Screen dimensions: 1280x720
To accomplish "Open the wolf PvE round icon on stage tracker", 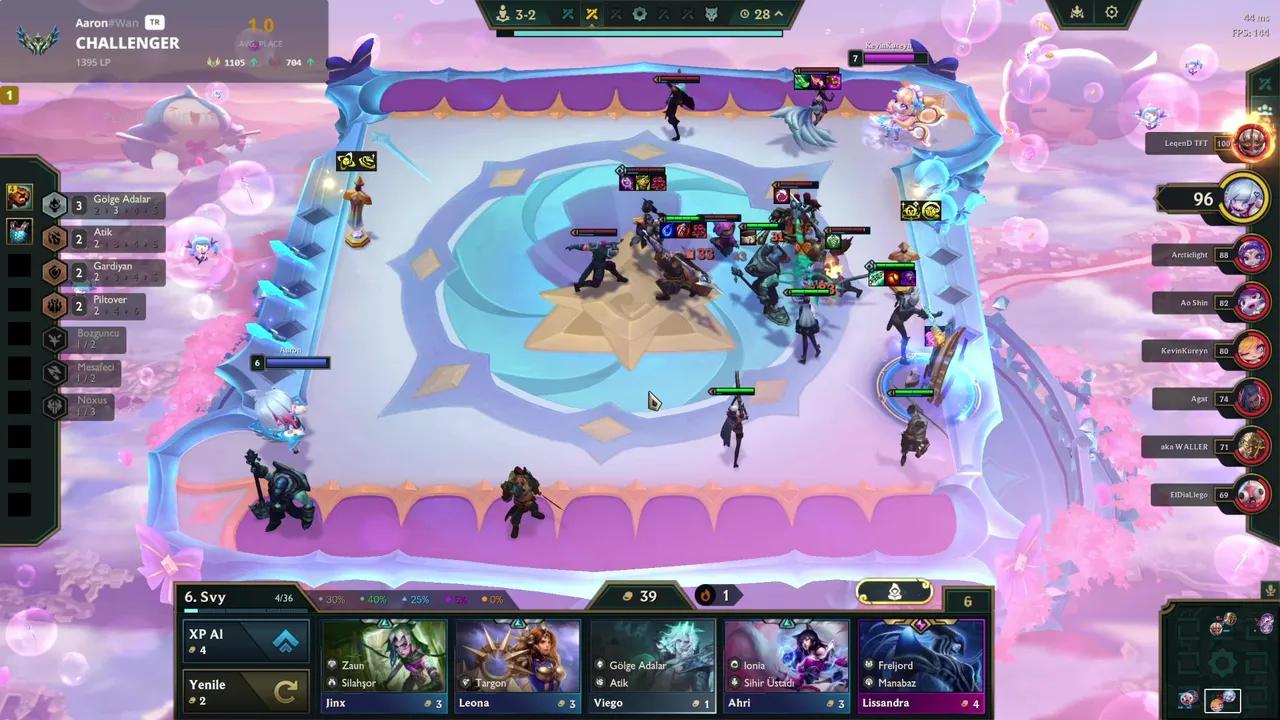I will click(x=712, y=14).
